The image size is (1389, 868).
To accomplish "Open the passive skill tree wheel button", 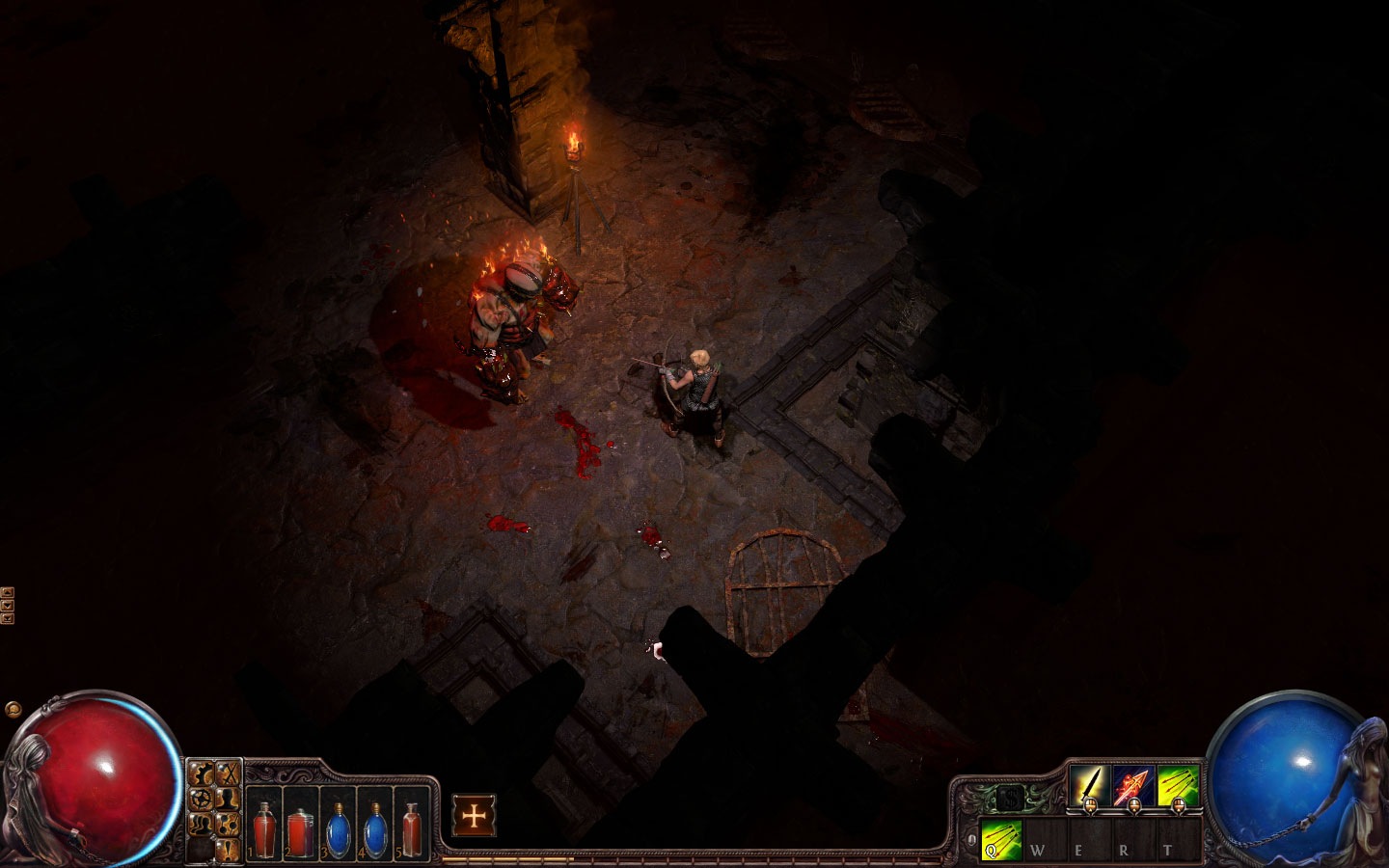I will (x=202, y=800).
